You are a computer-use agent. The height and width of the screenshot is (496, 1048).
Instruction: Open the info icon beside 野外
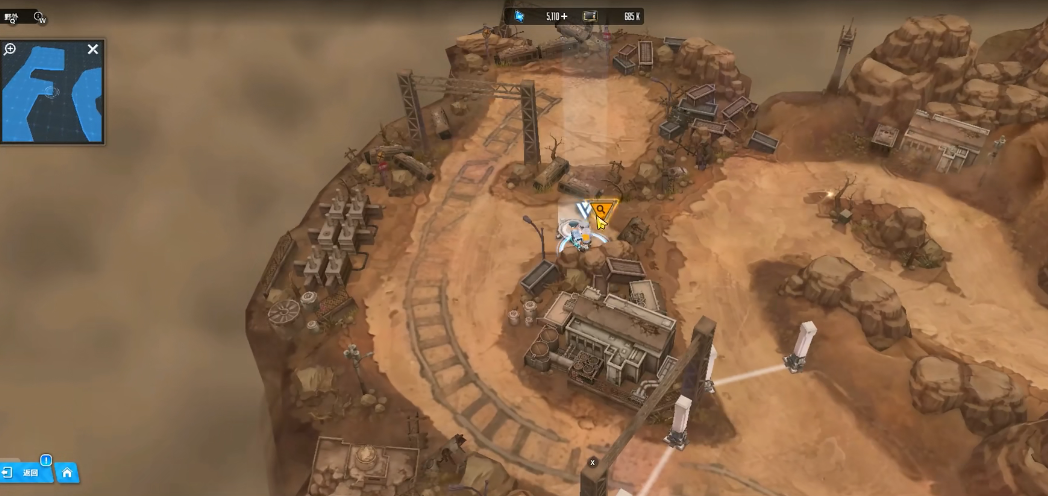(40, 17)
